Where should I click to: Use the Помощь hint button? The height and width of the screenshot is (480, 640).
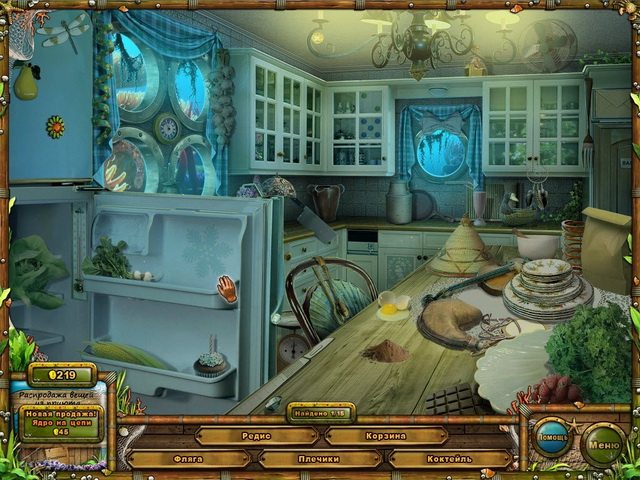point(551,442)
